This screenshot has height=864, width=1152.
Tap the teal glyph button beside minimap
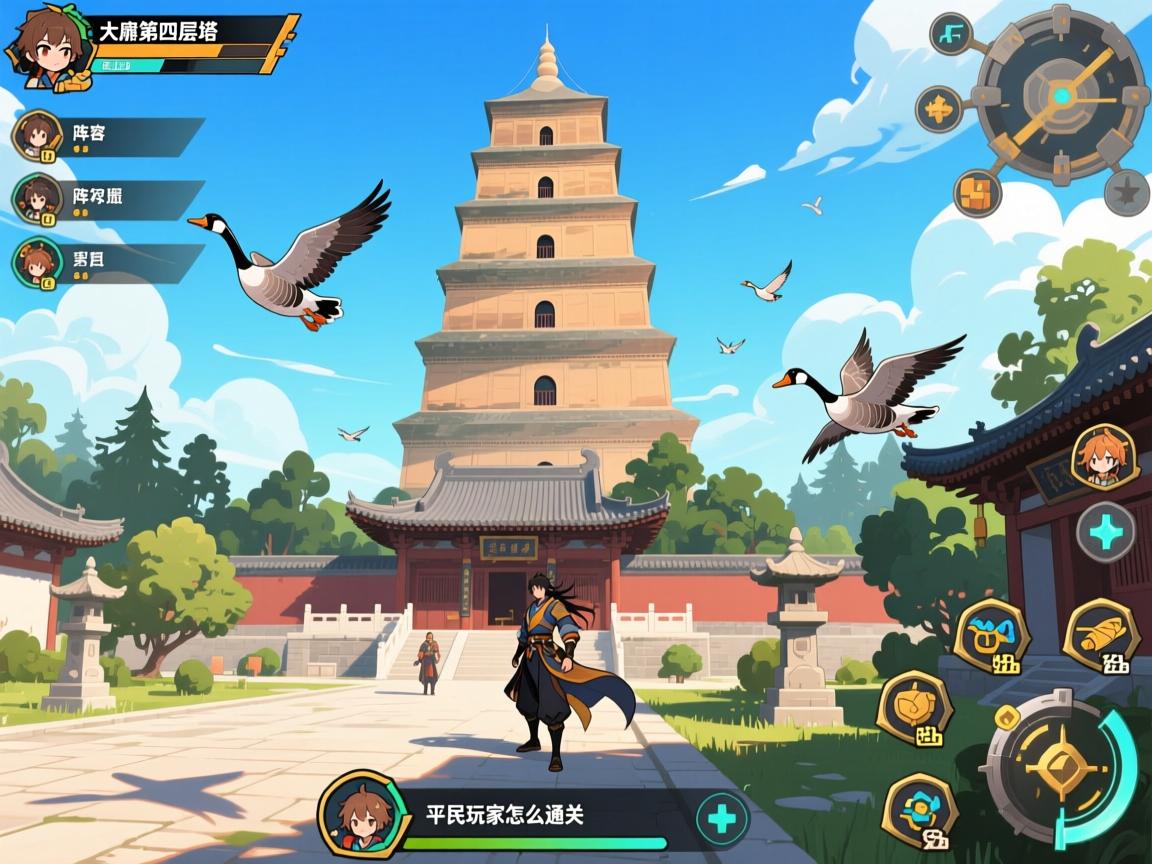click(951, 35)
